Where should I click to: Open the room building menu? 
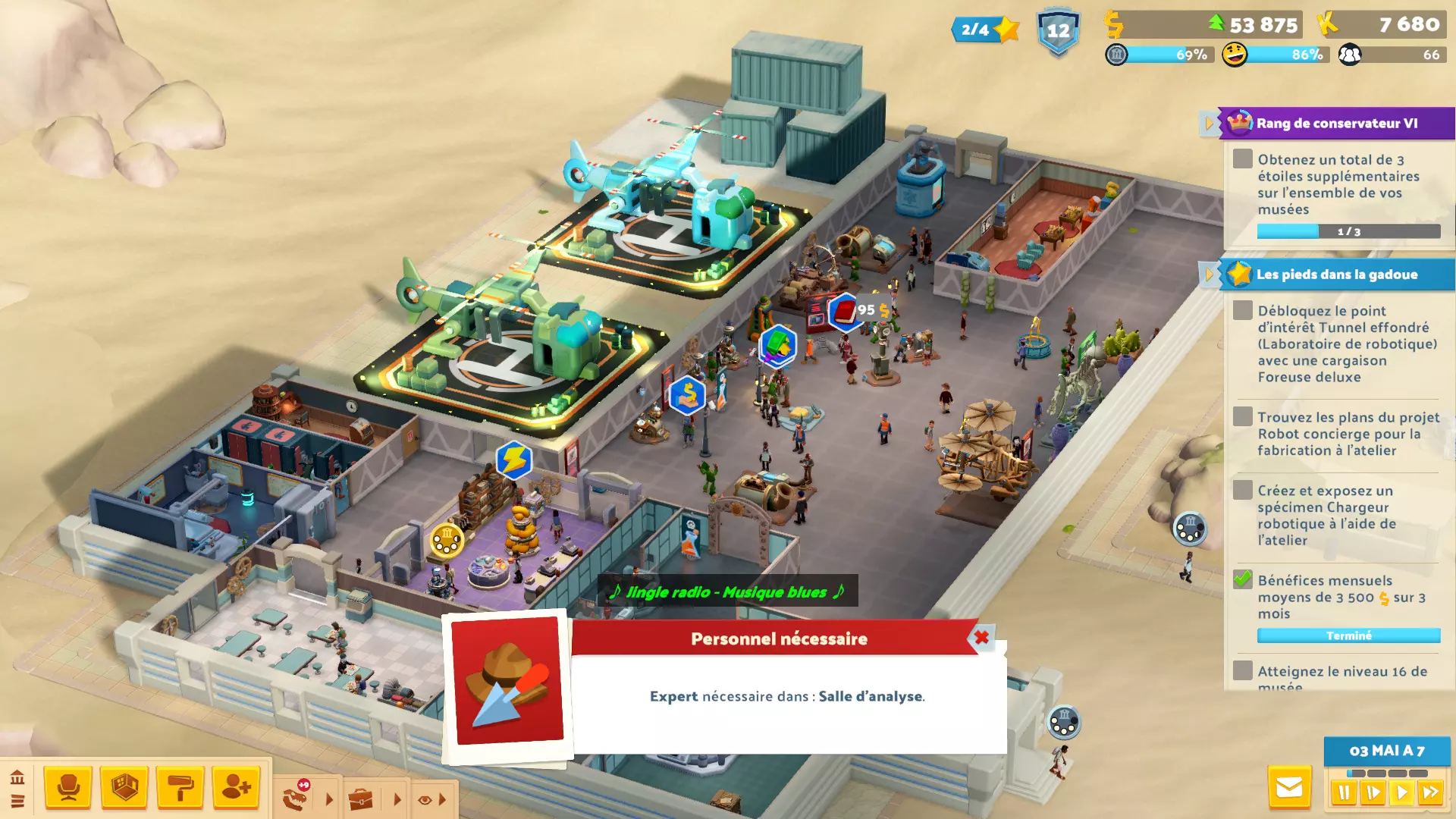(x=124, y=788)
